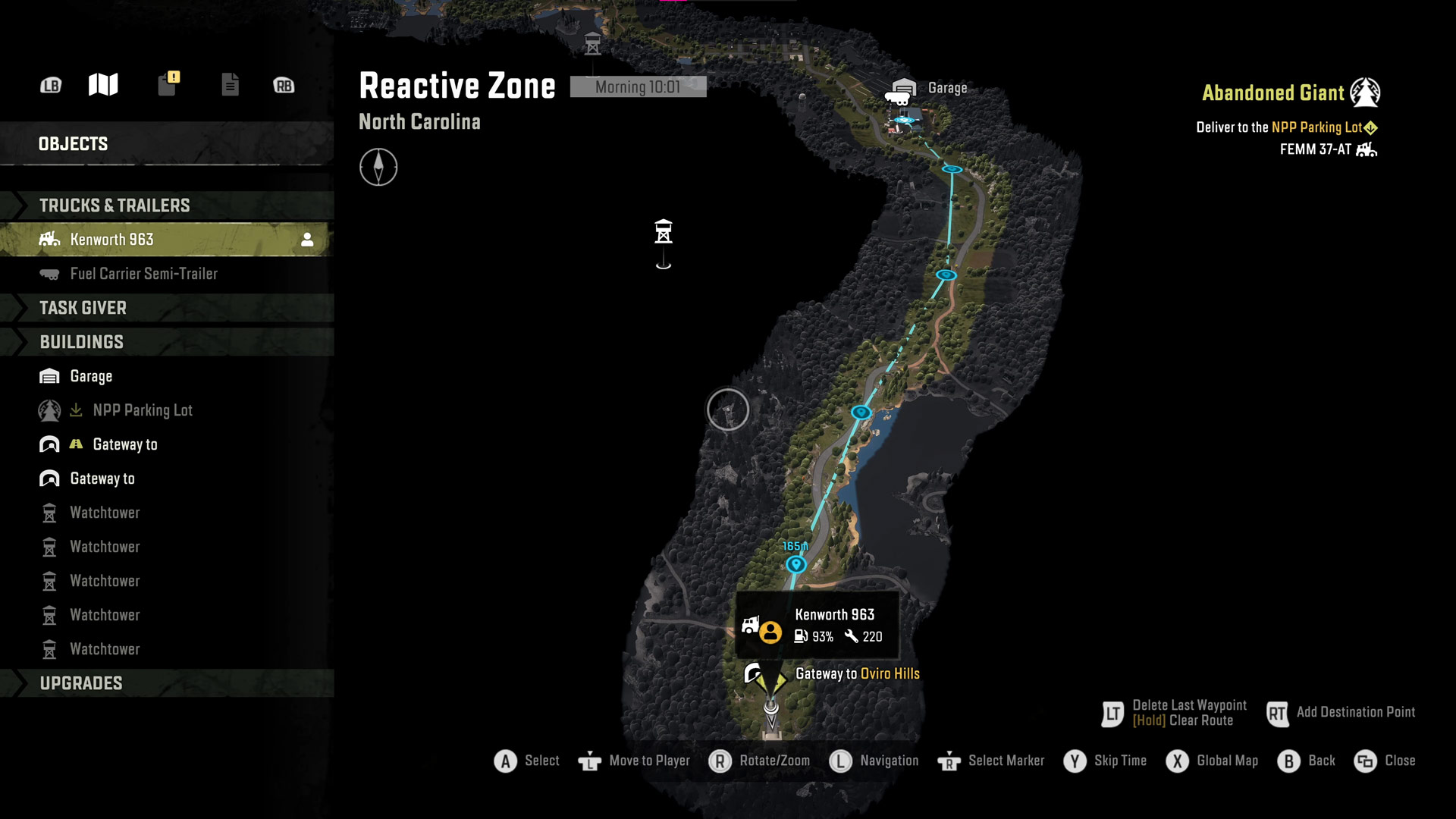This screenshot has width=1456, height=819.
Task: Click the compass orientation icon
Action: (378, 167)
